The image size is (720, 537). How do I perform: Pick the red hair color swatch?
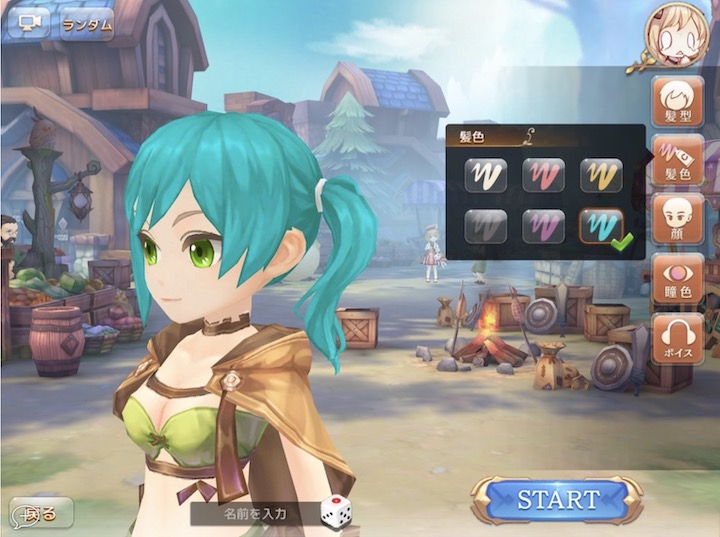tap(543, 176)
